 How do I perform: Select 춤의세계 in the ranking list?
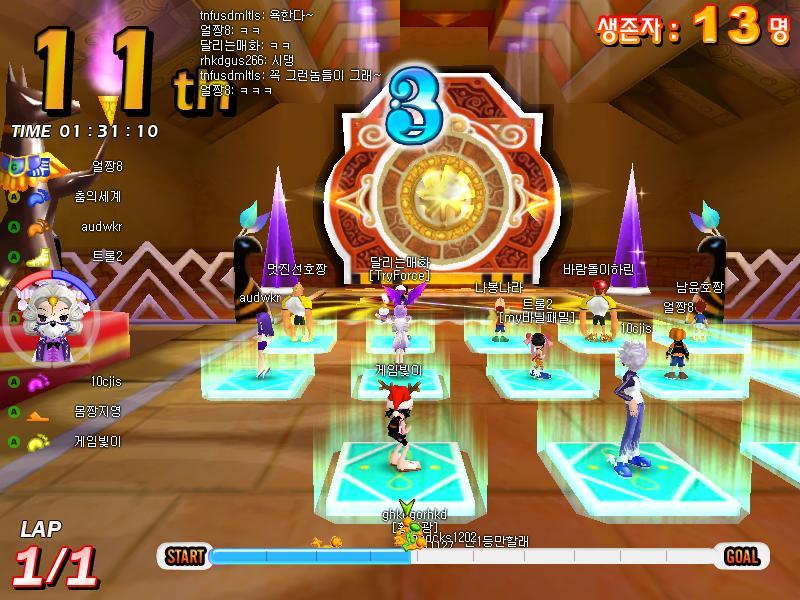101,196
